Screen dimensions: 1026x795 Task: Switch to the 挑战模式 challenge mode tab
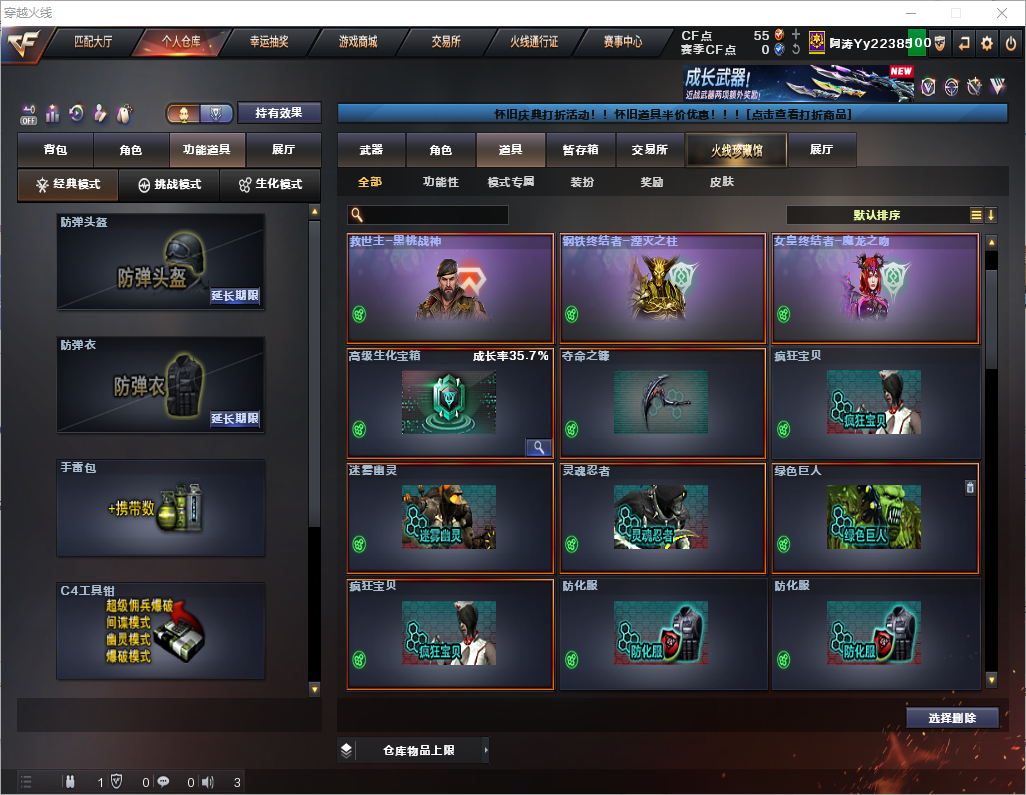tap(170, 185)
